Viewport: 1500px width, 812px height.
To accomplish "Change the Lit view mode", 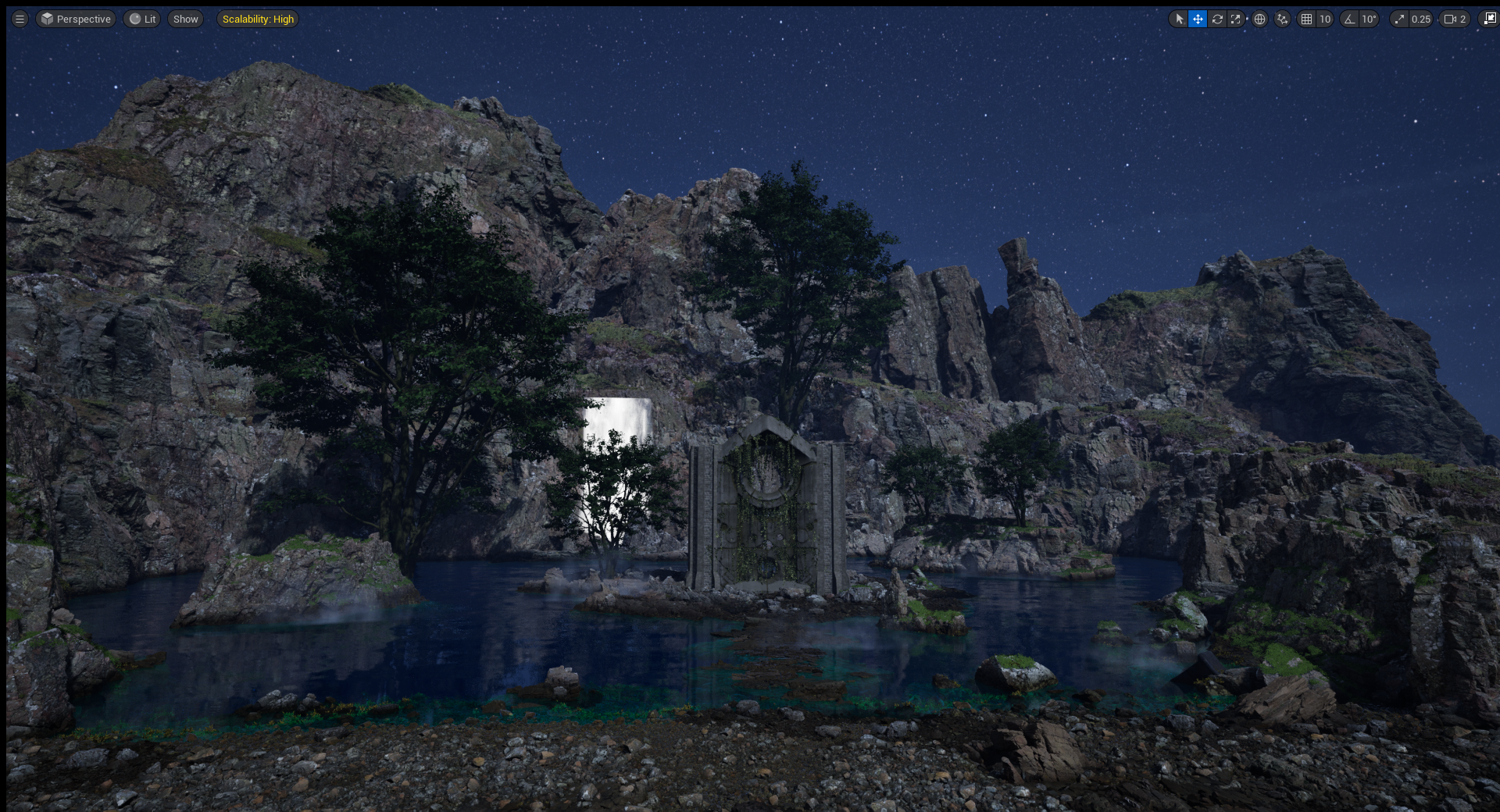I will [142, 19].
